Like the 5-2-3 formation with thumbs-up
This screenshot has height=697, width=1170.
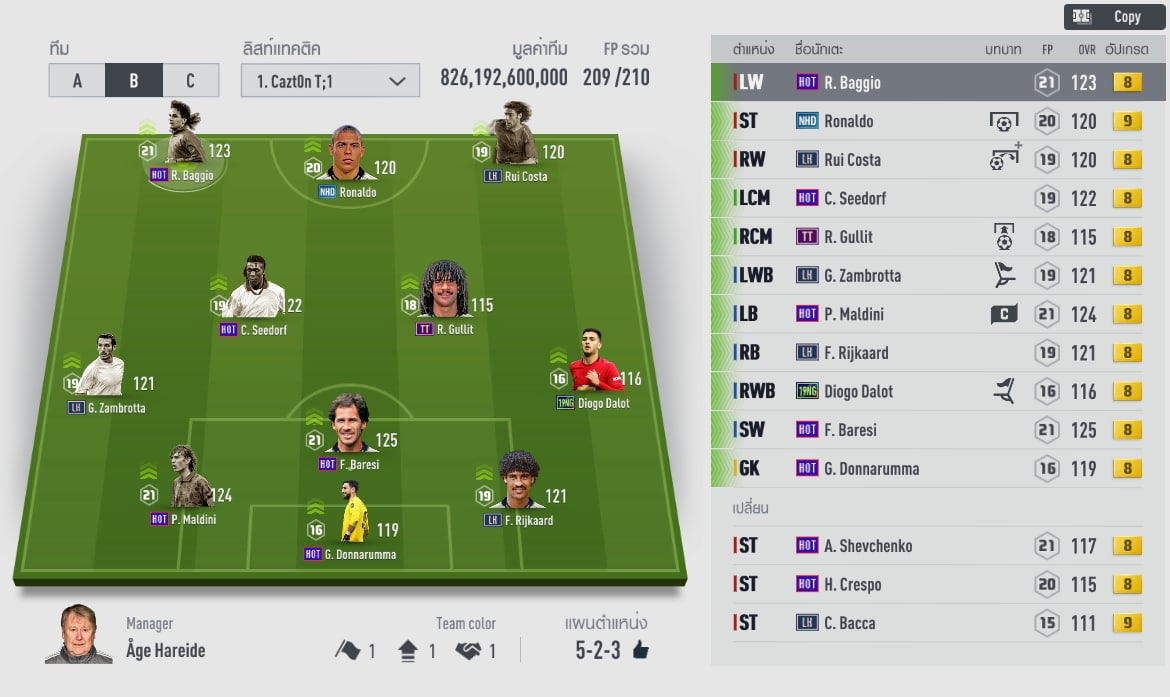(640, 651)
